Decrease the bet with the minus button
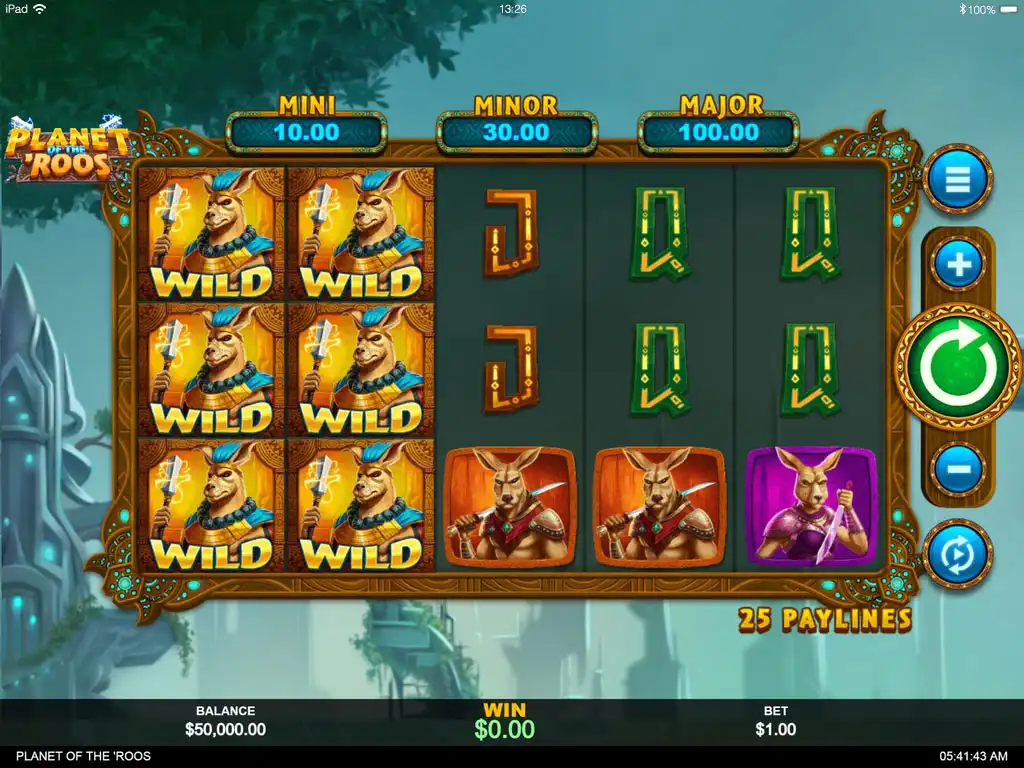The image size is (1024, 768). tap(957, 467)
